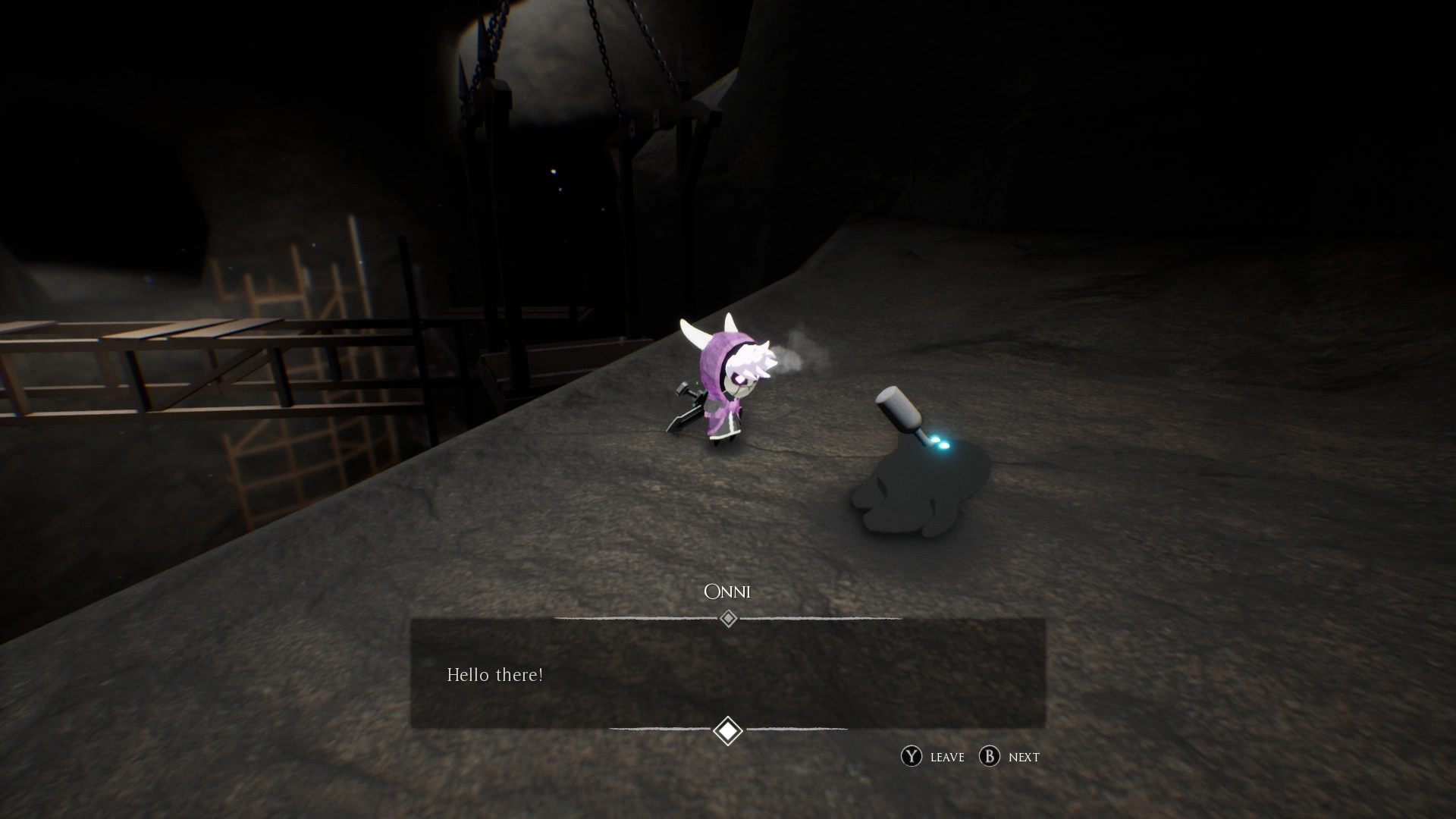The image size is (1456, 819).
Task: Click Onni's "Hello there!" dialogue box
Action: click(x=728, y=673)
